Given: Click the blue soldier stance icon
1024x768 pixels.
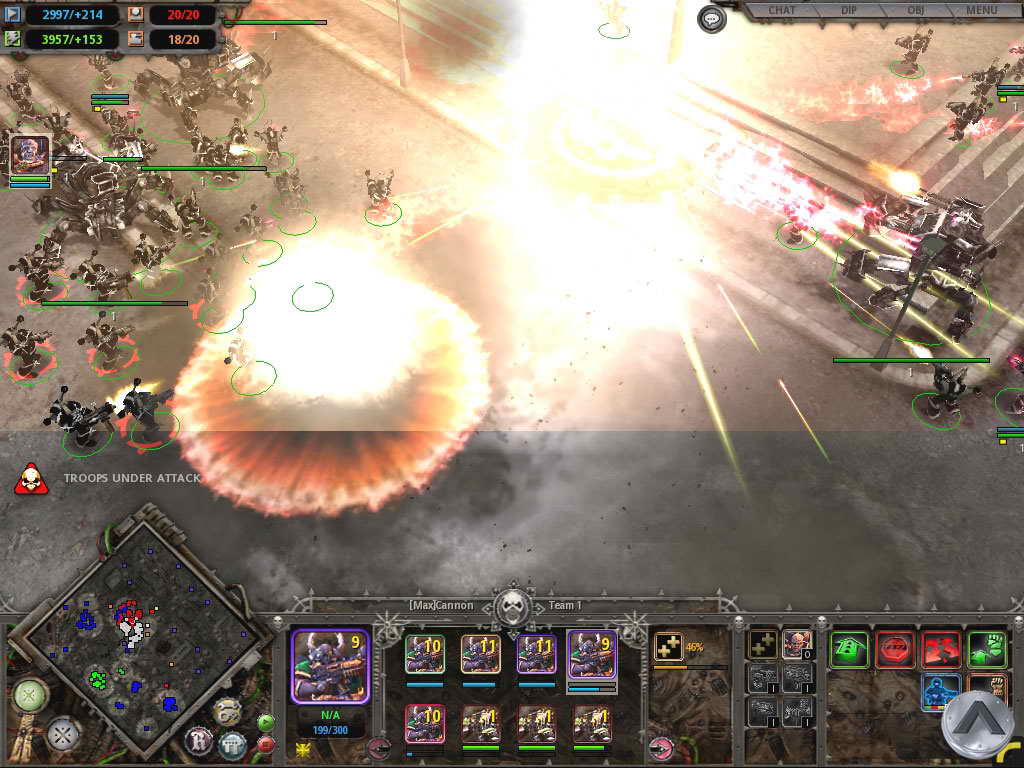Looking at the screenshot, I should click(x=940, y=692).
